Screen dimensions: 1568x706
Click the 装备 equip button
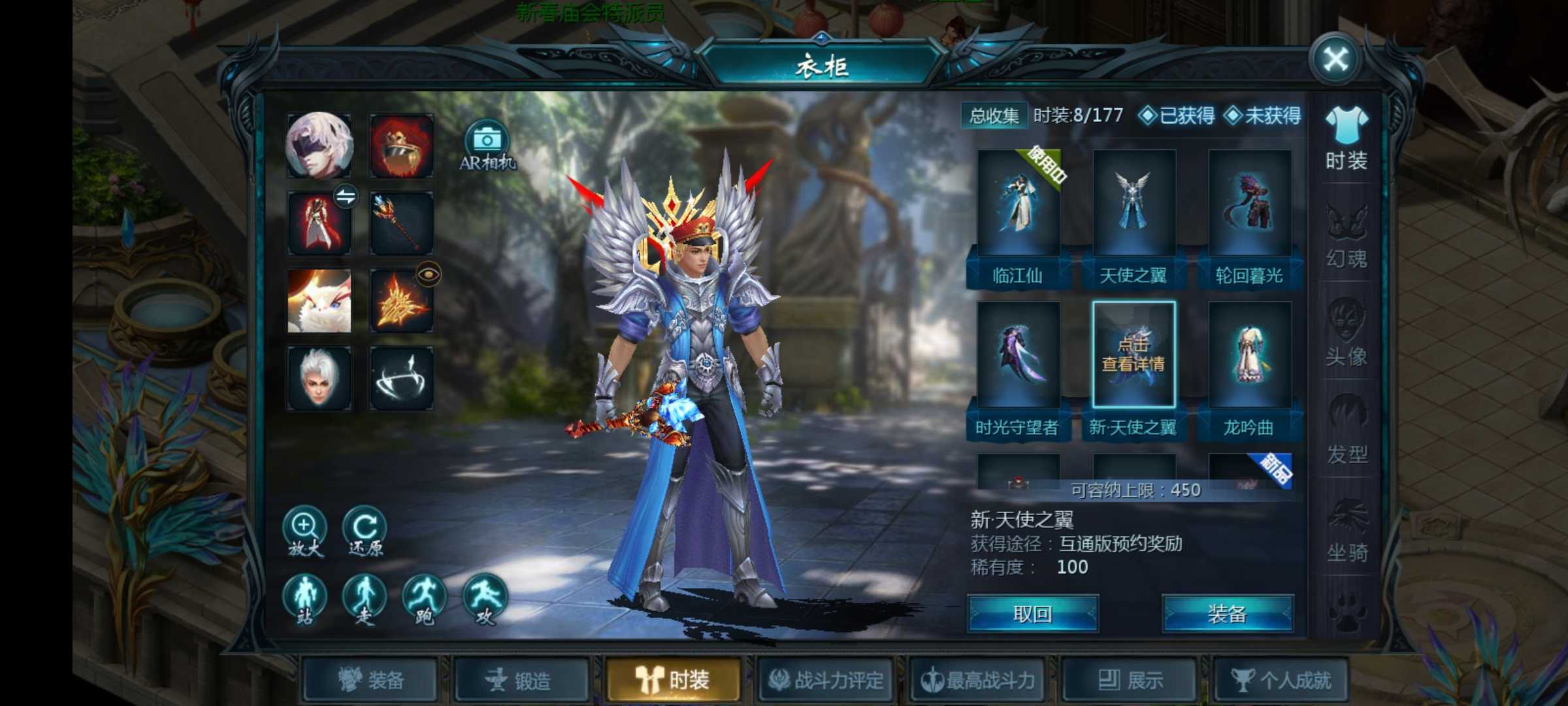click(1227, 614)
